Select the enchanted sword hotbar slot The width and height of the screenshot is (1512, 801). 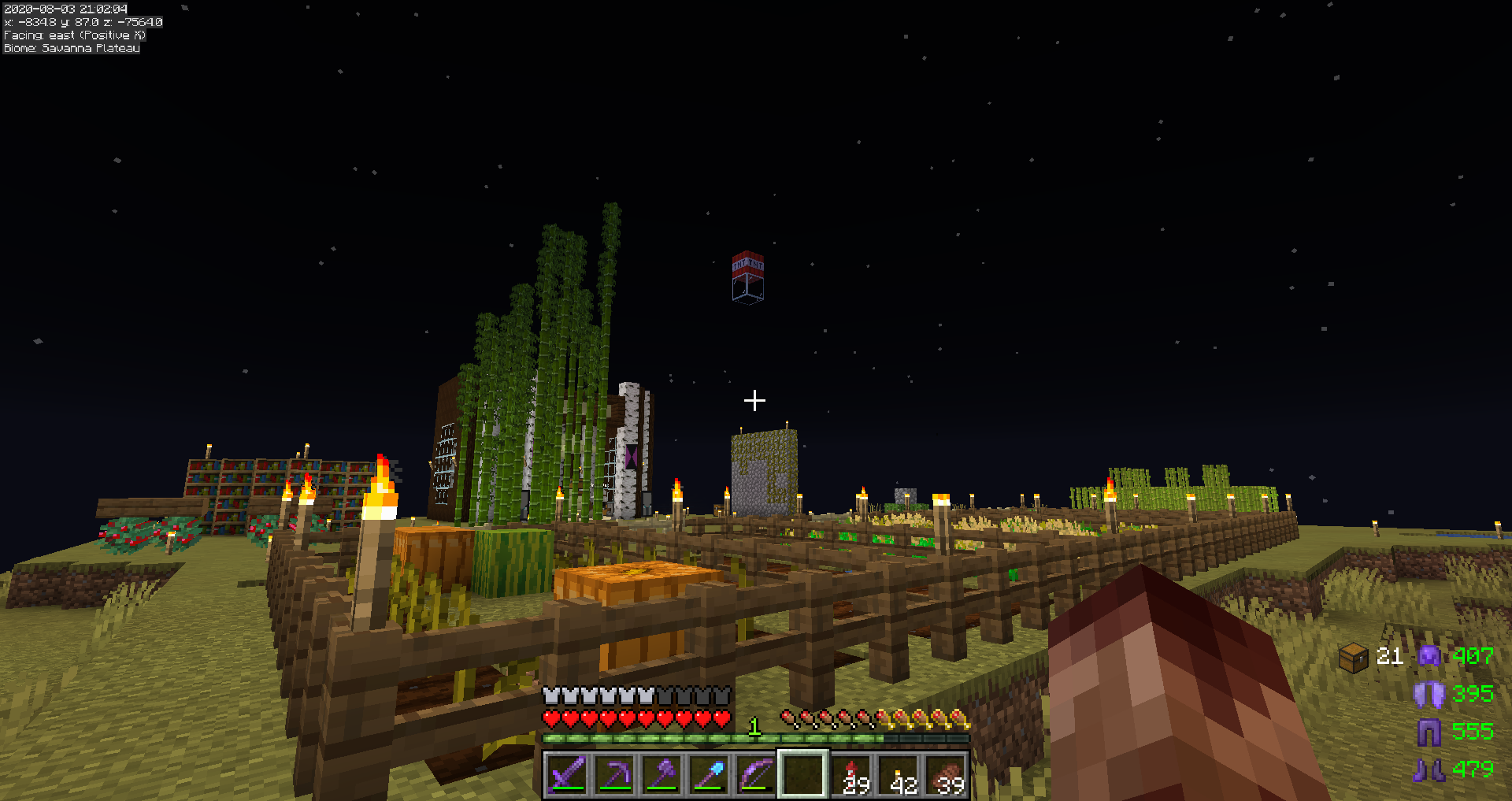click(x=567, y=774)
